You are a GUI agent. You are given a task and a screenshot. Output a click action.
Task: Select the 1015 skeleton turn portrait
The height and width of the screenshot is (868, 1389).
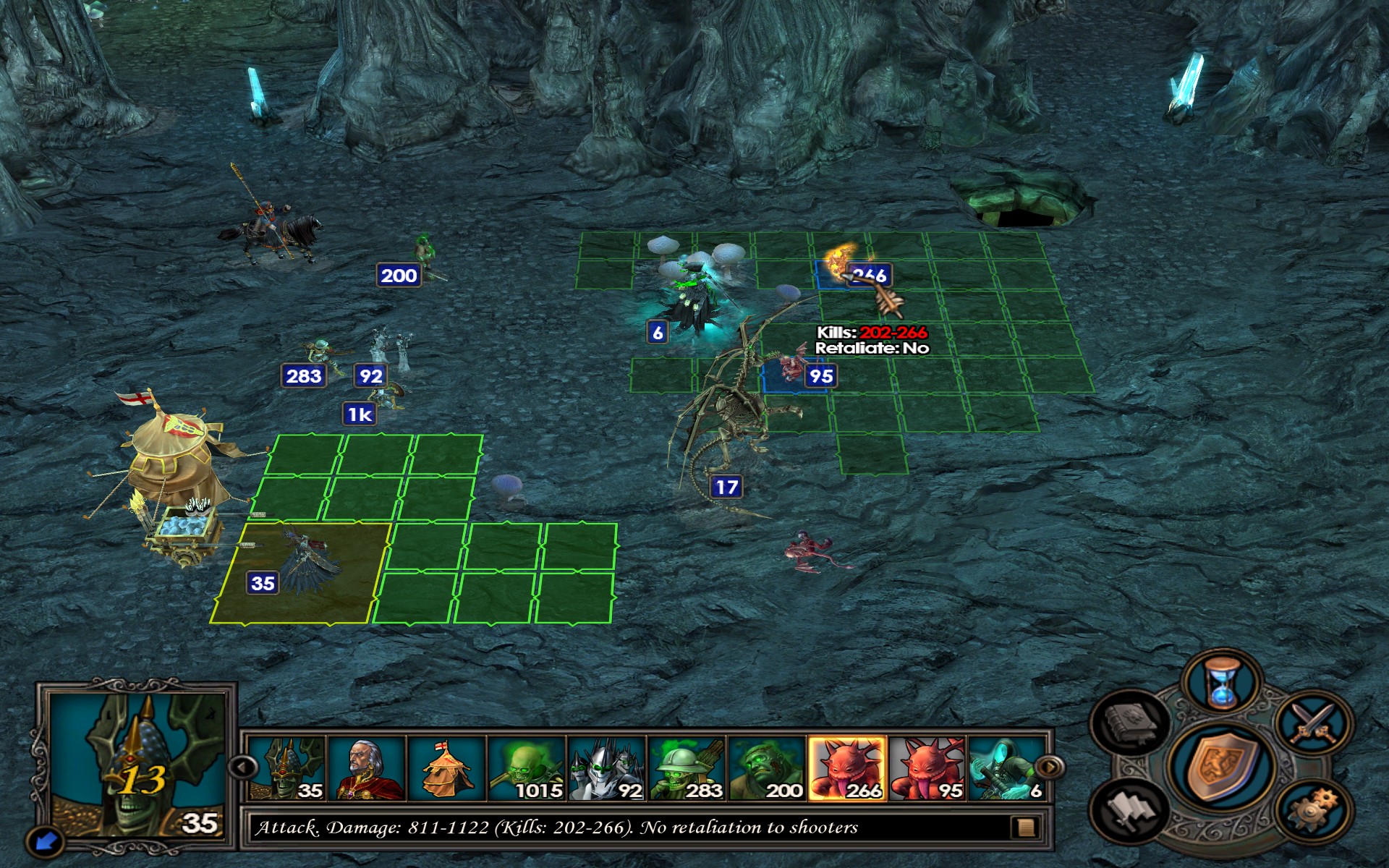(527, 768)
